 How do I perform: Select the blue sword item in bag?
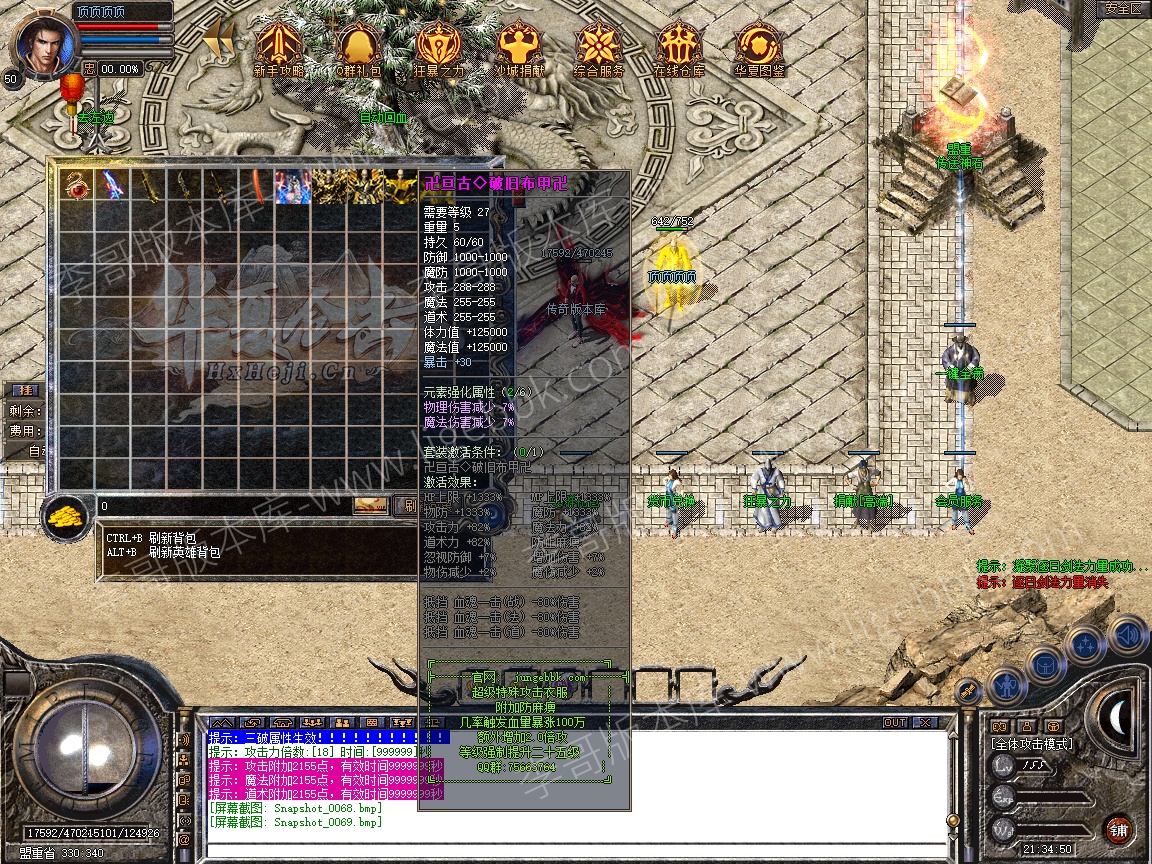tap(113, 186)
